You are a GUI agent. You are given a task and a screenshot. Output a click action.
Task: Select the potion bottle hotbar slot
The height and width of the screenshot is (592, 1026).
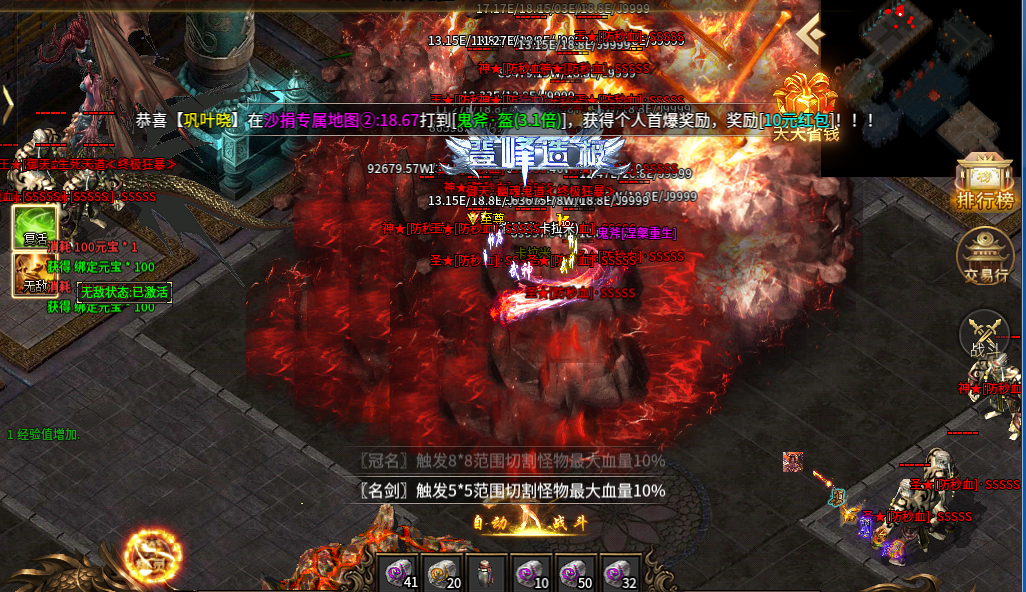click(x=488, y=573)
